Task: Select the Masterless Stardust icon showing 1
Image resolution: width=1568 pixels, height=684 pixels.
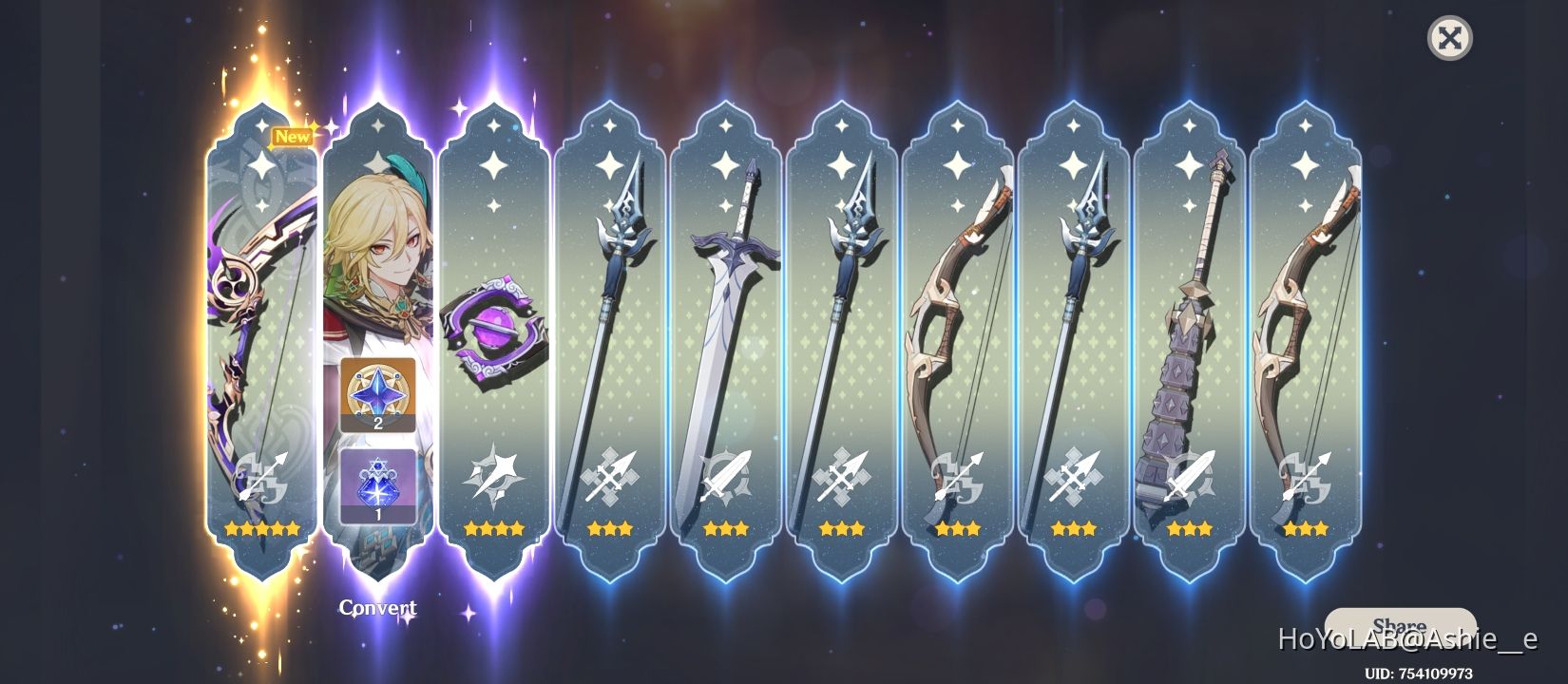Action: [x=380, y=484]
